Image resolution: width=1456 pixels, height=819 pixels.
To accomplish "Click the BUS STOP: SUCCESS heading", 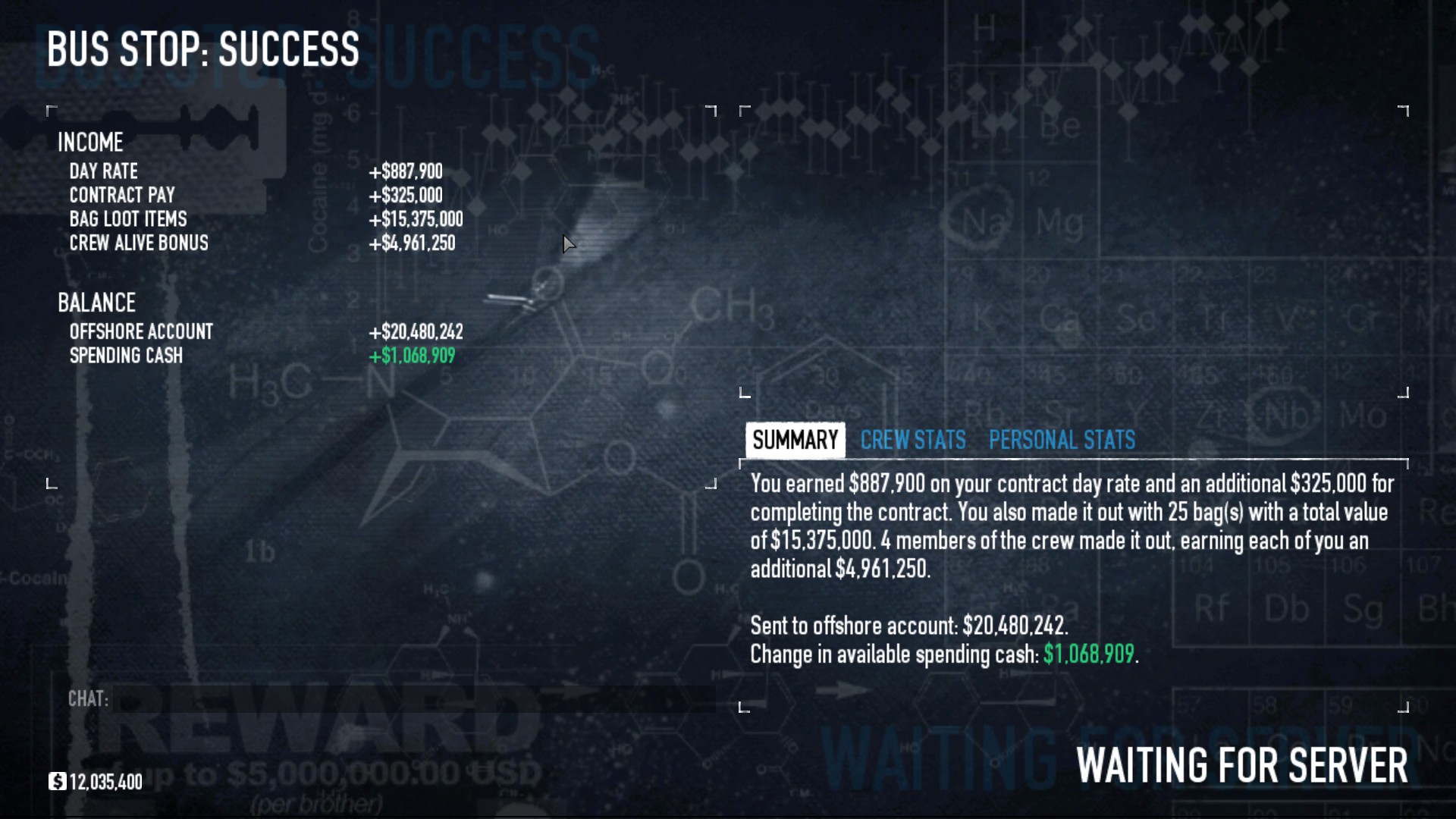I will 203,50.
